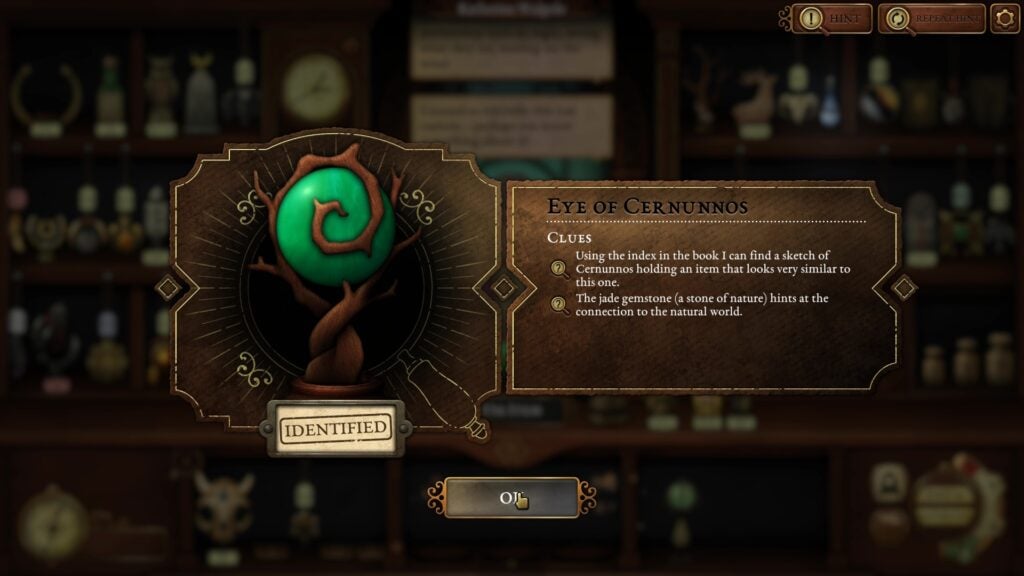This screenshot has height=576, width=1024.
Task: Open the settings gear menu
Action: click(1005, 18)
